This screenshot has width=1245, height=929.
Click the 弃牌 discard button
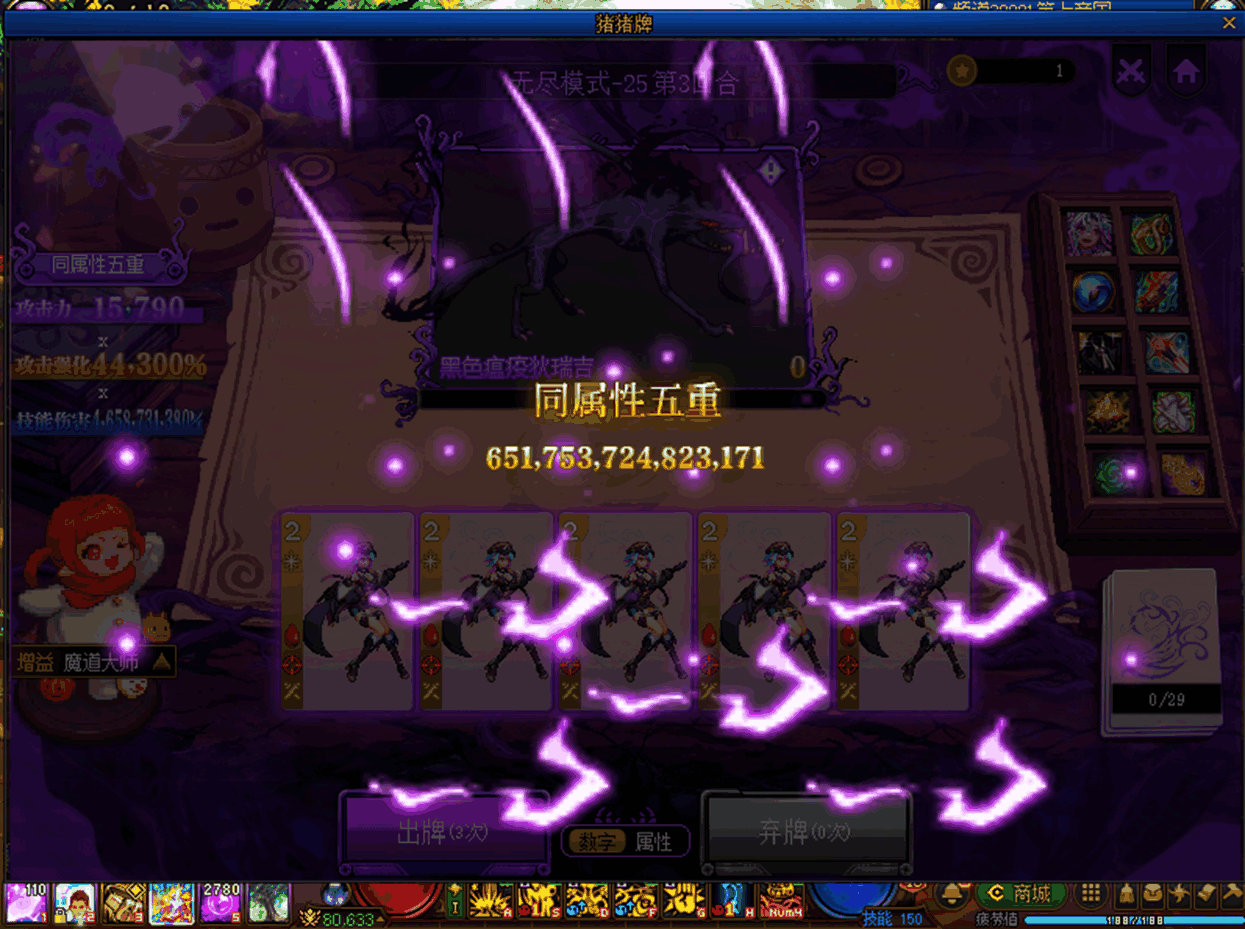[x=806, y=833]
